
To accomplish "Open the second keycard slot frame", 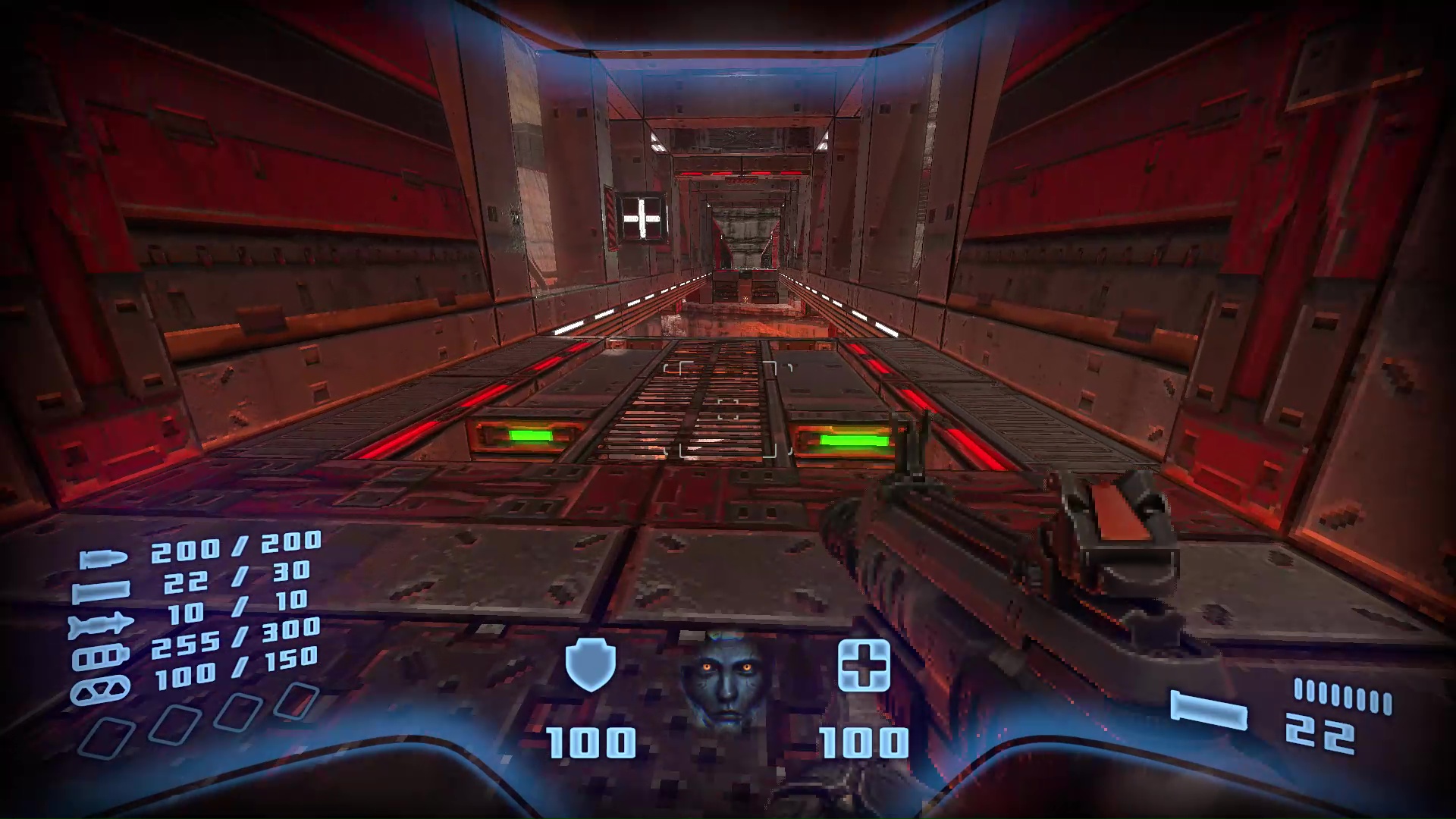I will pyautogui.click(x=175, y=726).
